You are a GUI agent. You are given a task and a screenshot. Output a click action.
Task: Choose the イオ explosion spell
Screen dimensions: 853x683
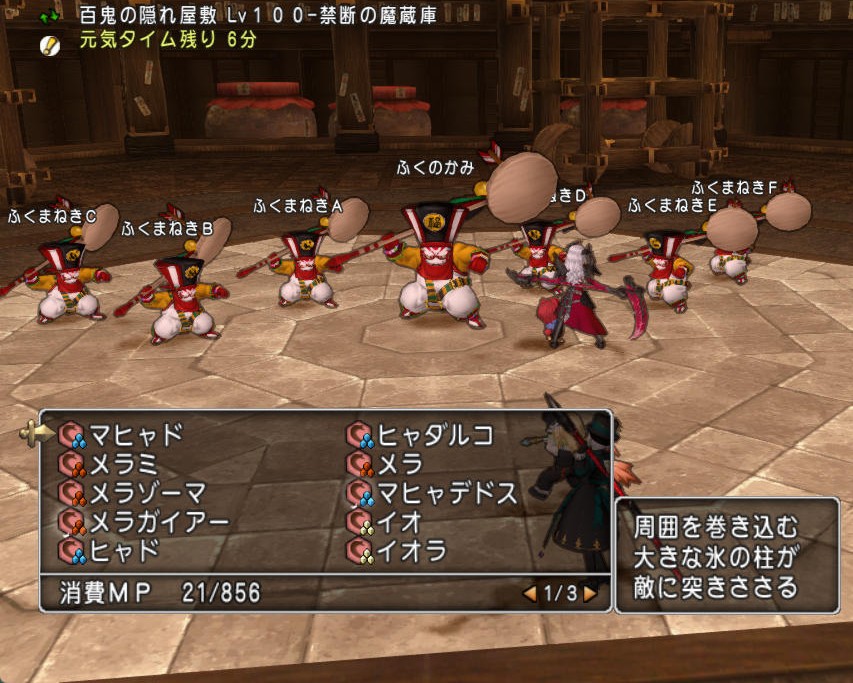[399, 522]
